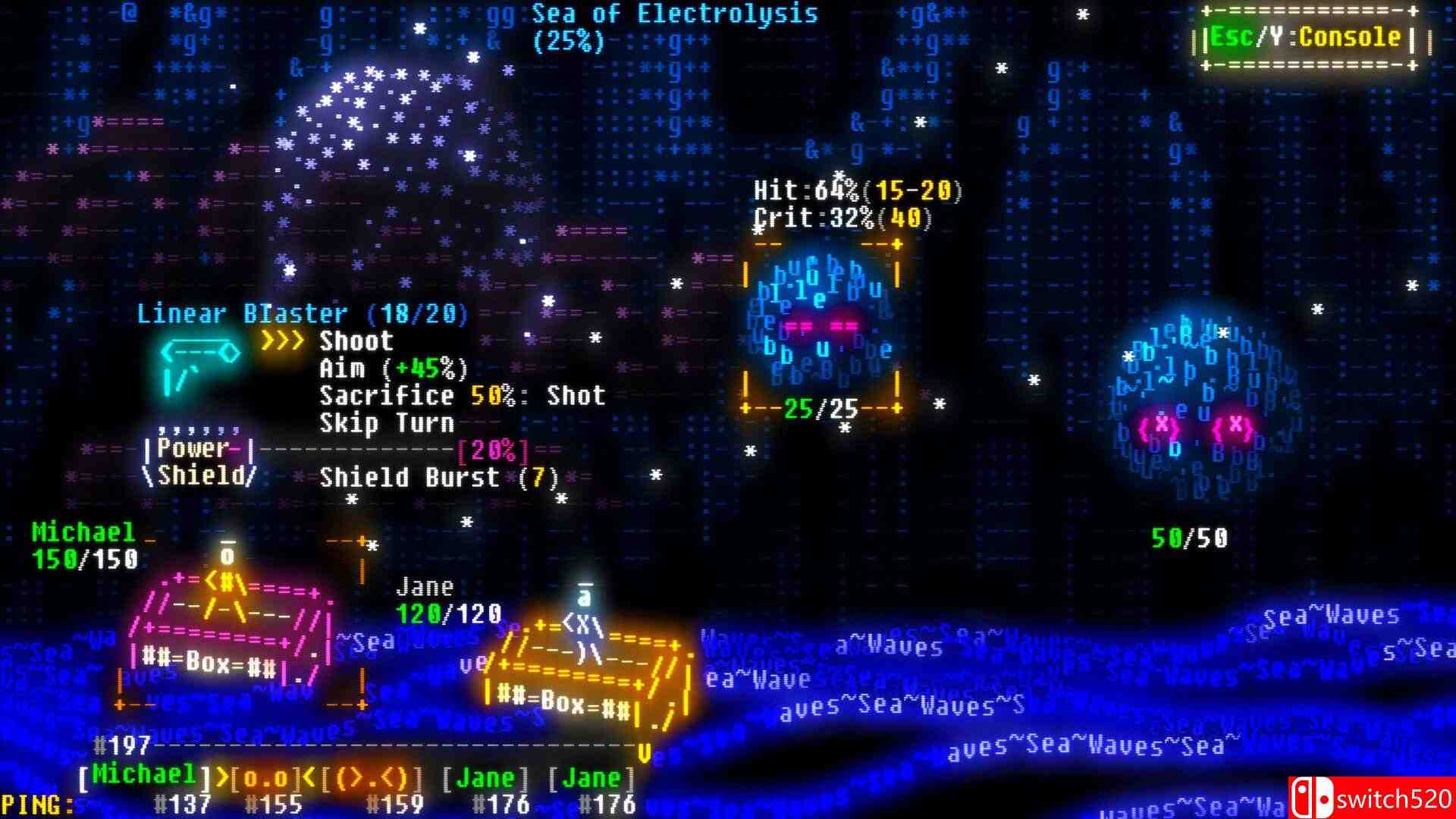The width and height of the screenshot is (1456, 819).
Task: Select Skip Turn in the action menu
Action: coord(387,425)
